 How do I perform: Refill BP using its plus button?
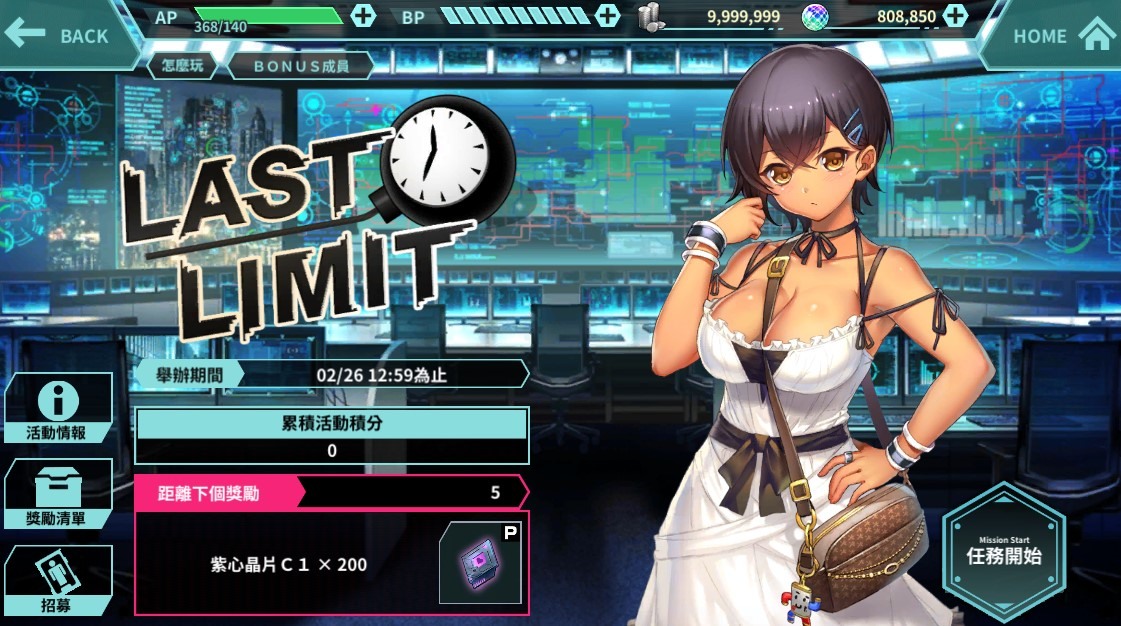(607, 16)
